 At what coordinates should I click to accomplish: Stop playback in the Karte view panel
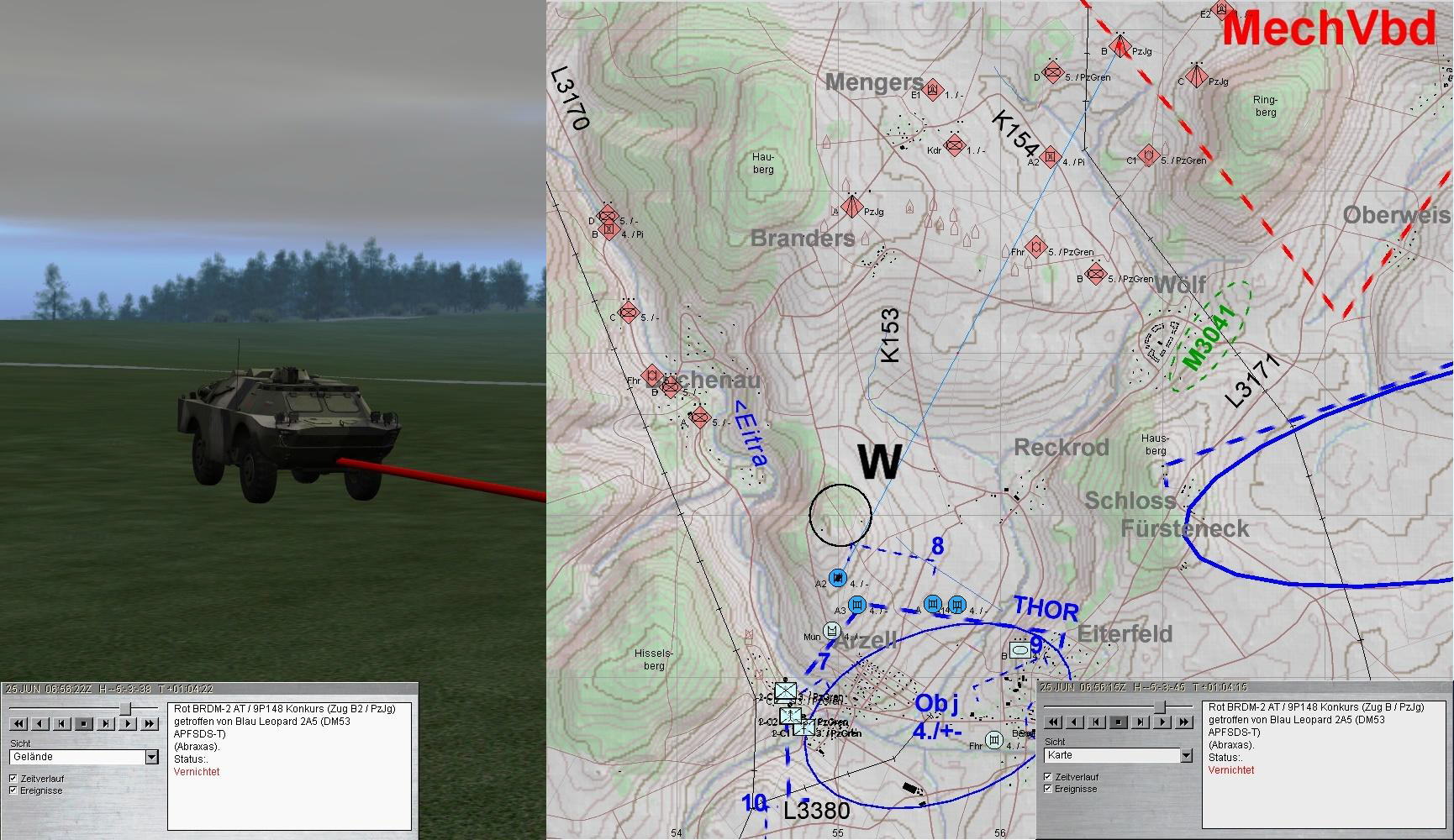click(x=1118, y=722)
